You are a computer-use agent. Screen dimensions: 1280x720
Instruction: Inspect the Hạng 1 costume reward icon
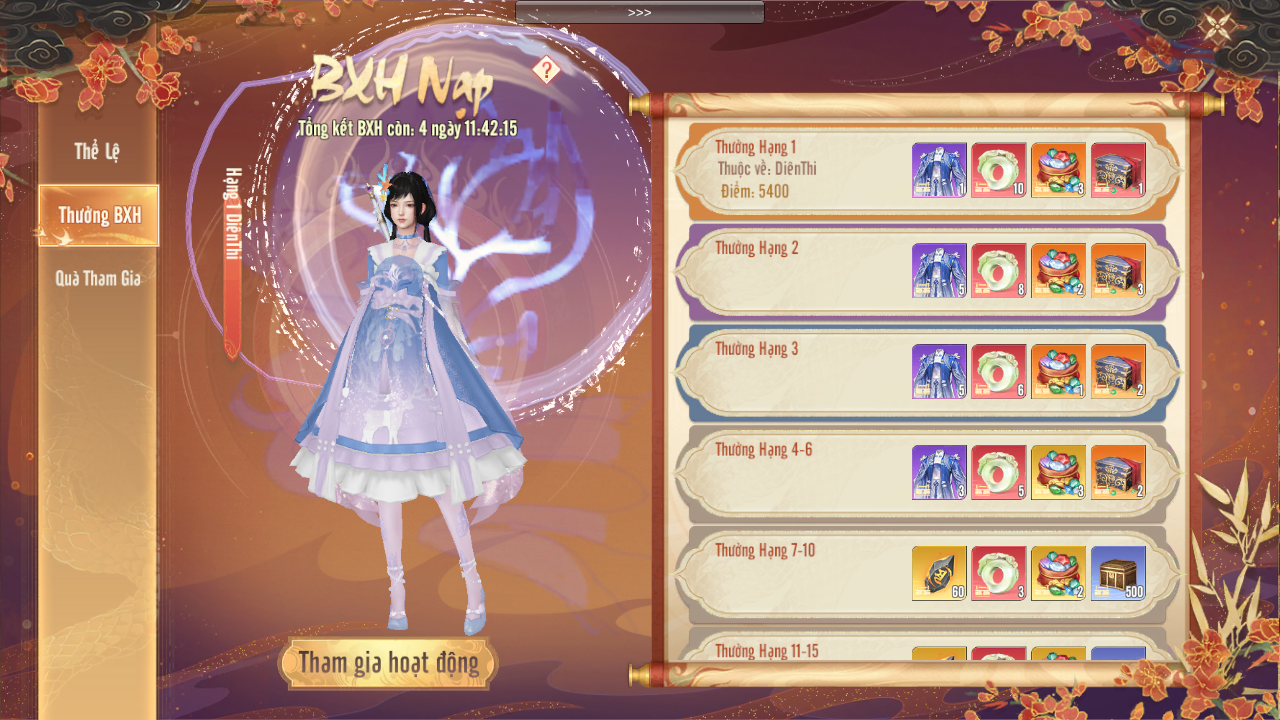(939, 170)
